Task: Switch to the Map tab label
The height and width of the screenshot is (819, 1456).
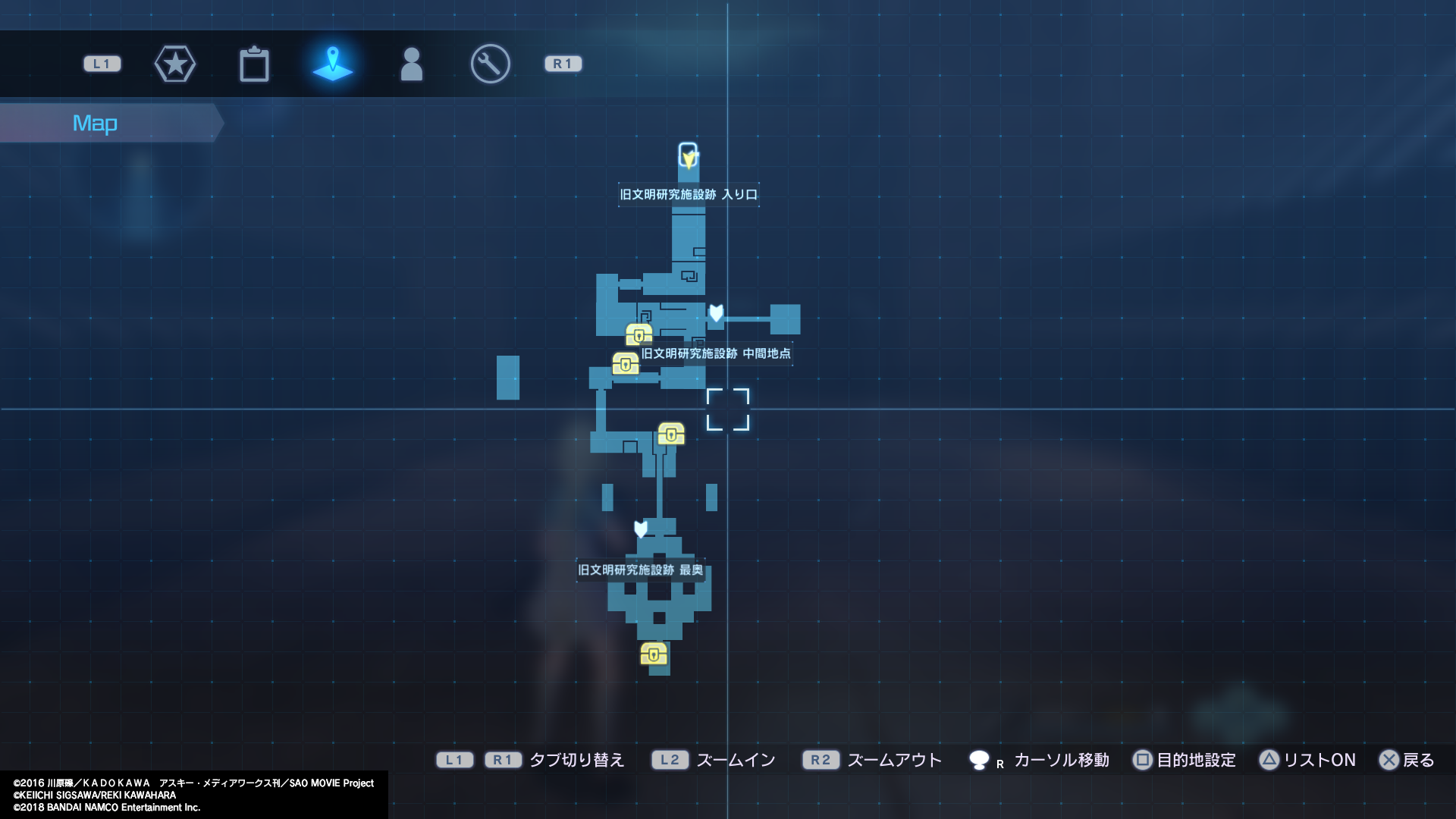Action: pyautogui.click(x=95, y=122)
